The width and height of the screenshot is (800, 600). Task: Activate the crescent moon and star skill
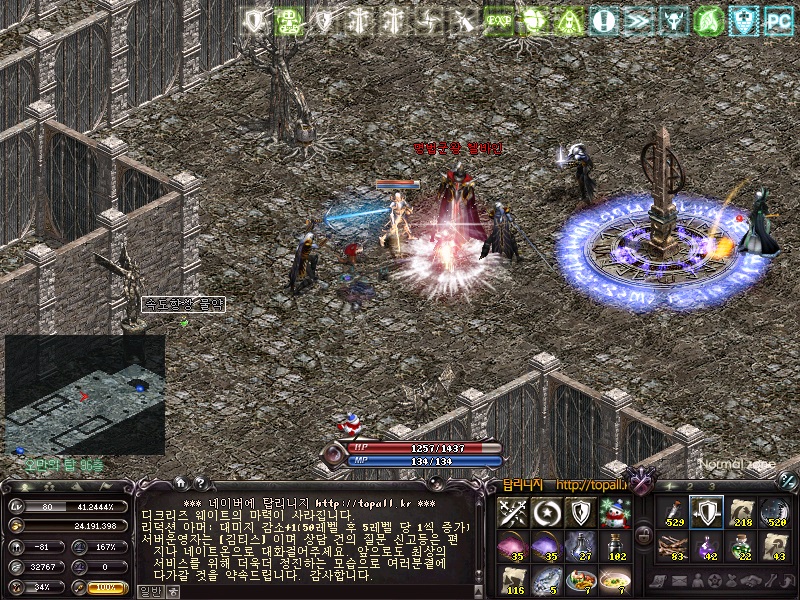(547, 512)
